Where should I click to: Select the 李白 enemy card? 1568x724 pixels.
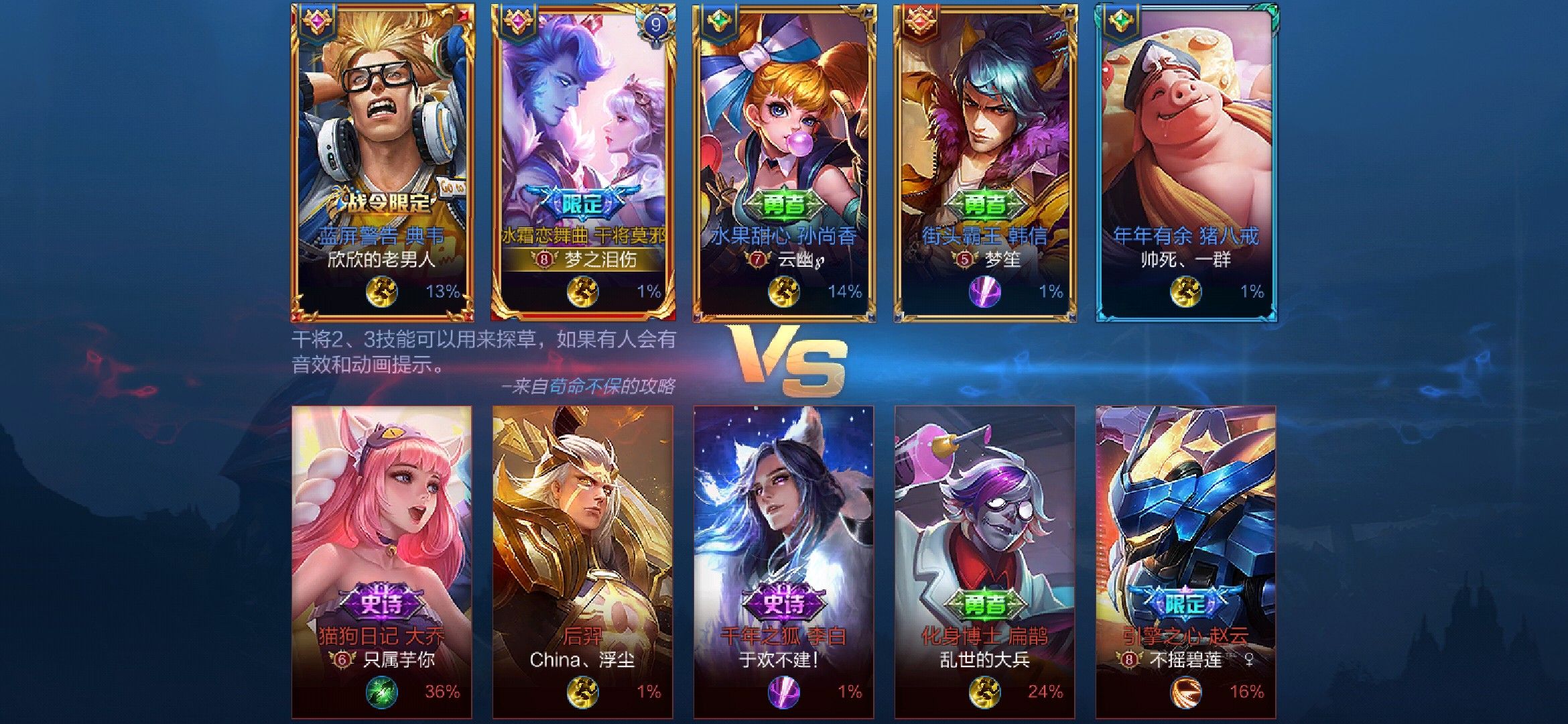784,562
